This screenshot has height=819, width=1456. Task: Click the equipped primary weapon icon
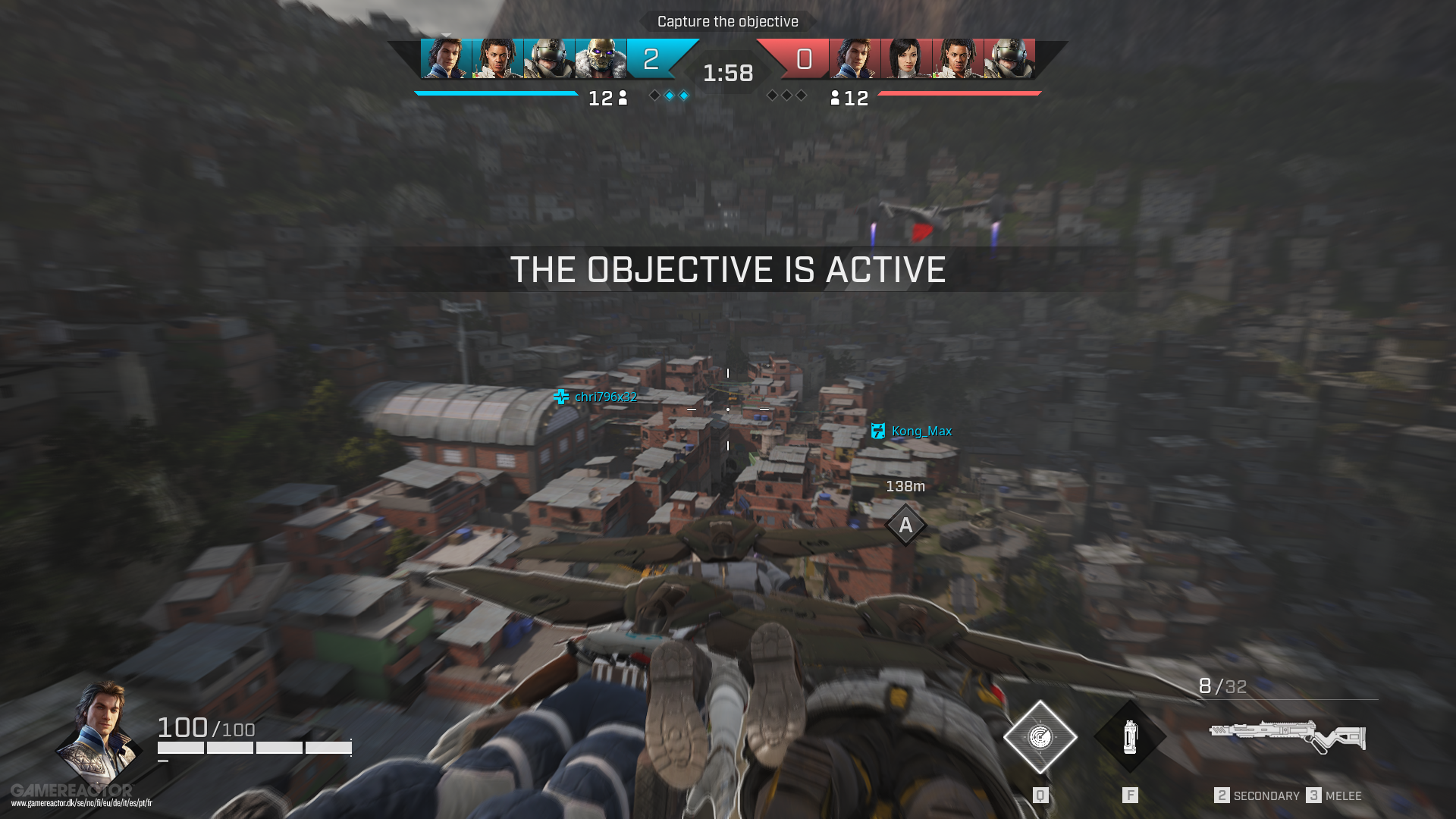pyautogui.click(x=1287, y=736)
